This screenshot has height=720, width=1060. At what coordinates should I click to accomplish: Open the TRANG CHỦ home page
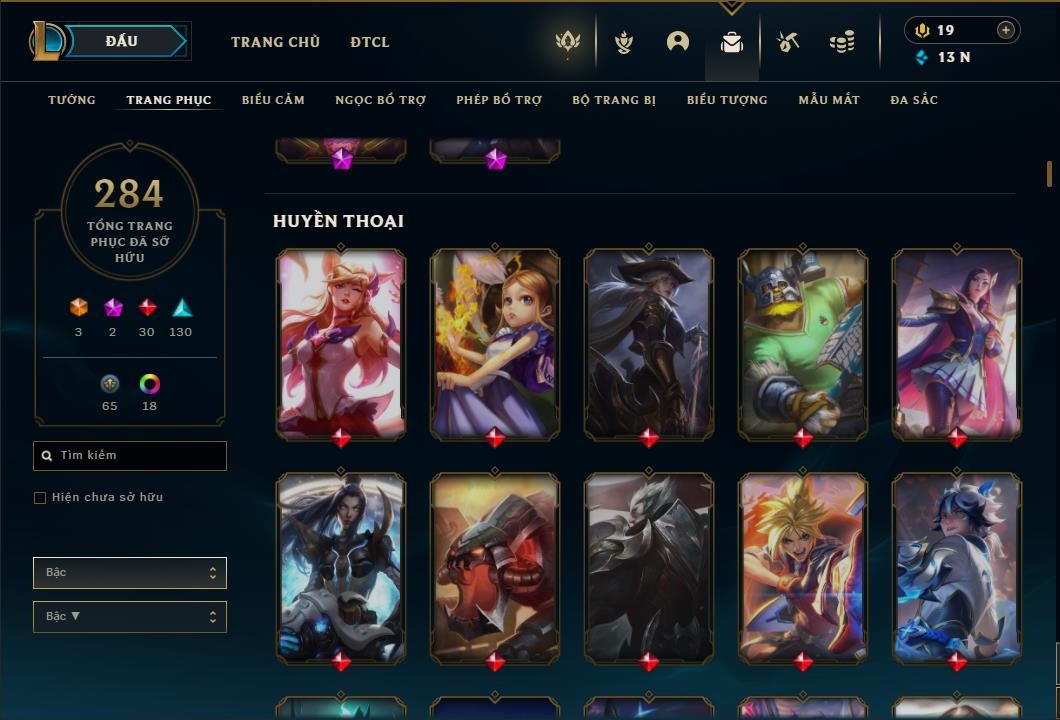[x=275, y=42]
